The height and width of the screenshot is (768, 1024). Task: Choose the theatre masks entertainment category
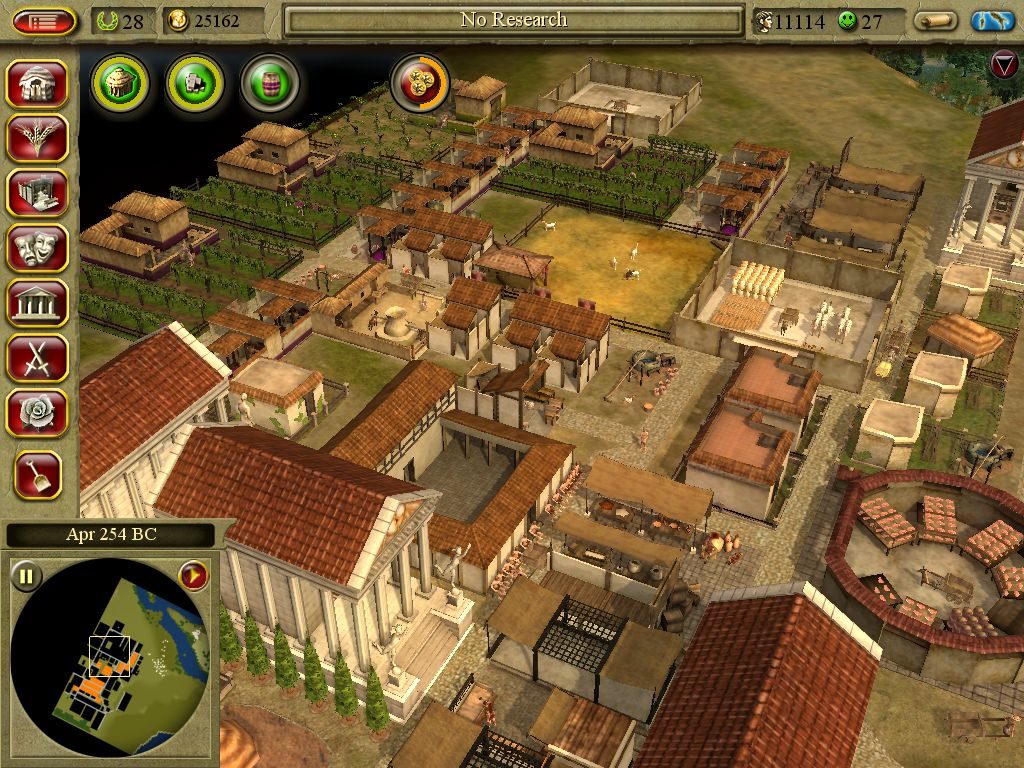point(39,247)
